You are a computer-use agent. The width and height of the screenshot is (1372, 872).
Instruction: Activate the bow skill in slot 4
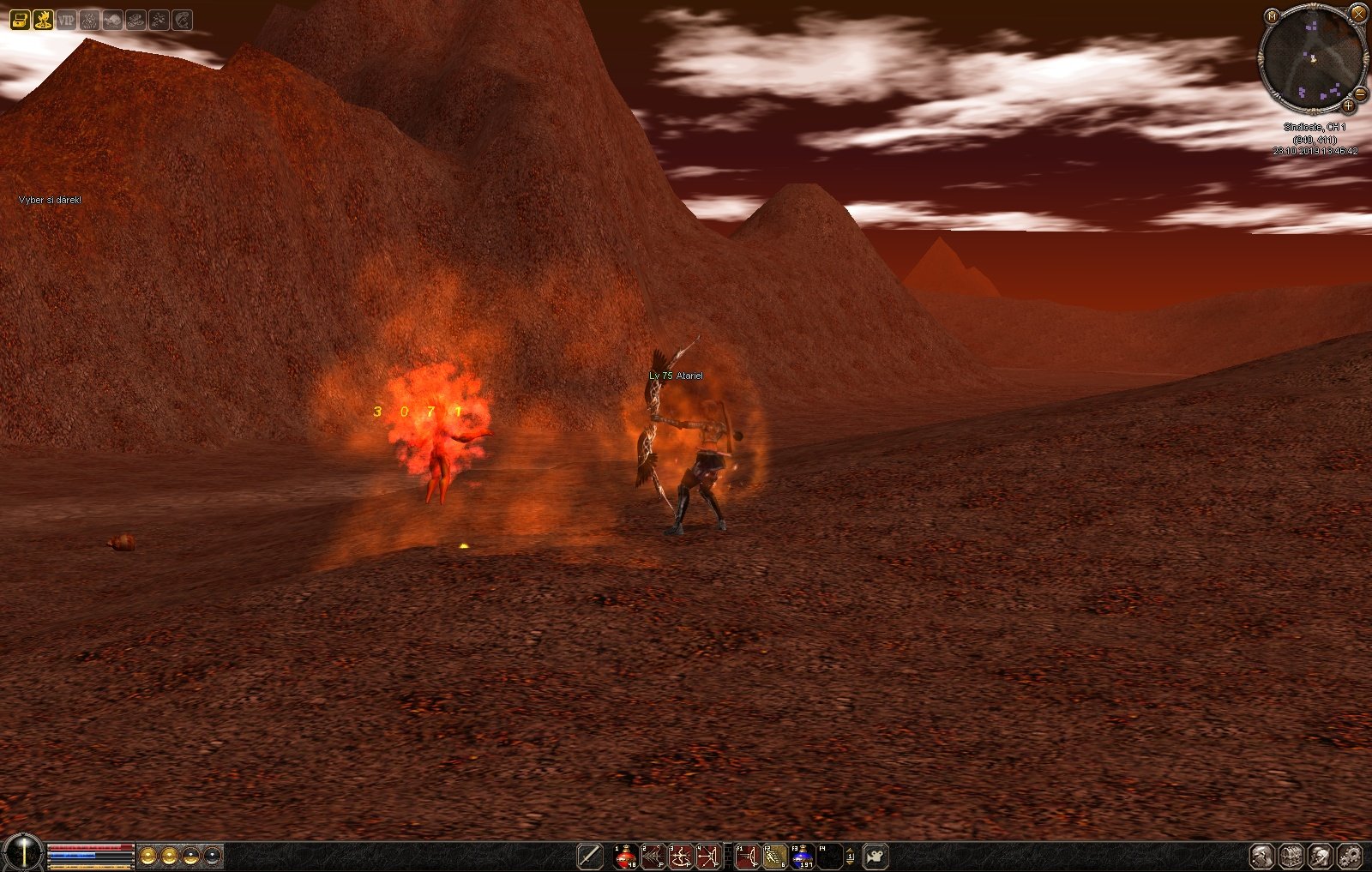(708, 856)
